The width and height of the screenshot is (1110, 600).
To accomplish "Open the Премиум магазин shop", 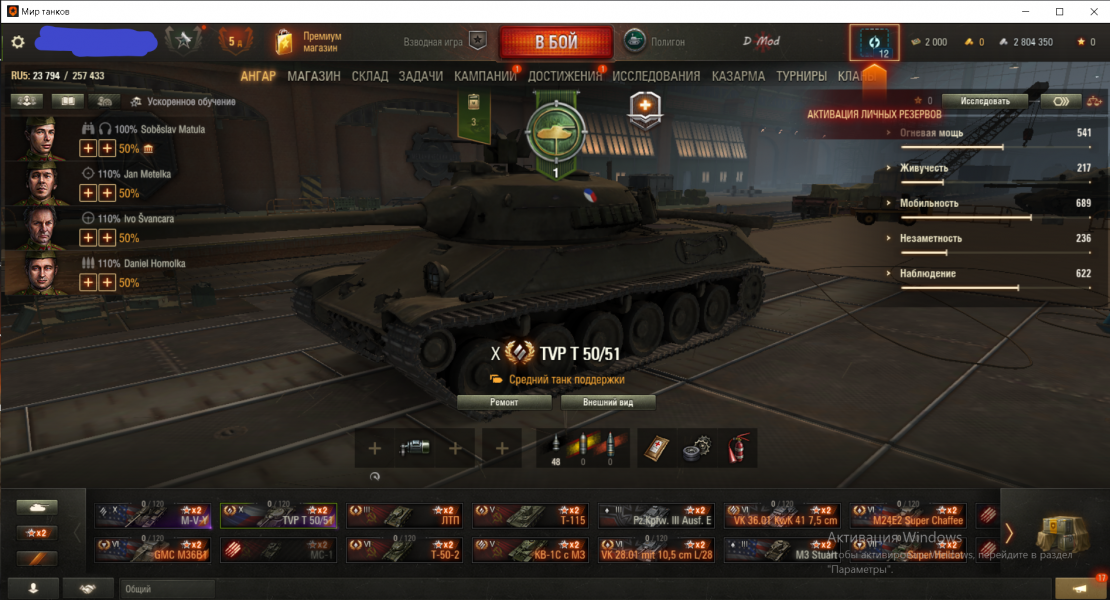I will pos(309,42).
